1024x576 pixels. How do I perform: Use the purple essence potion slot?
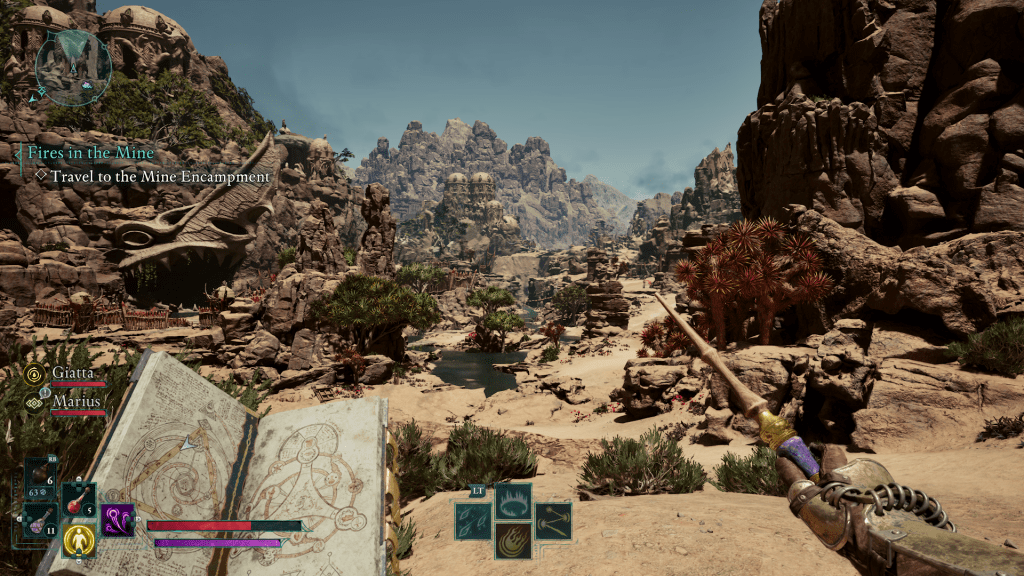pos(41,520)
